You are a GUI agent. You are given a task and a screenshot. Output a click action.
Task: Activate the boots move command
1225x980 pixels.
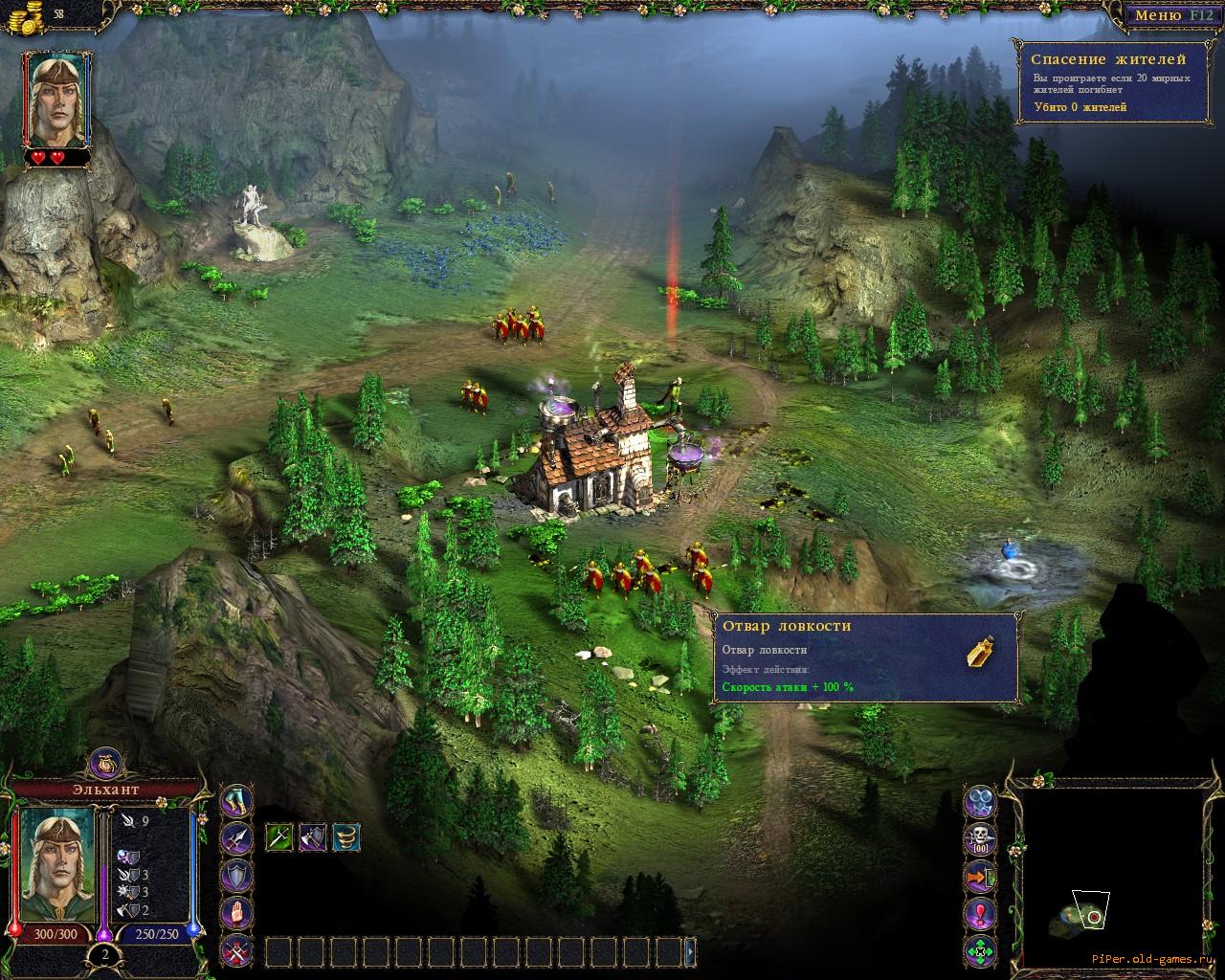coord(236,800)
